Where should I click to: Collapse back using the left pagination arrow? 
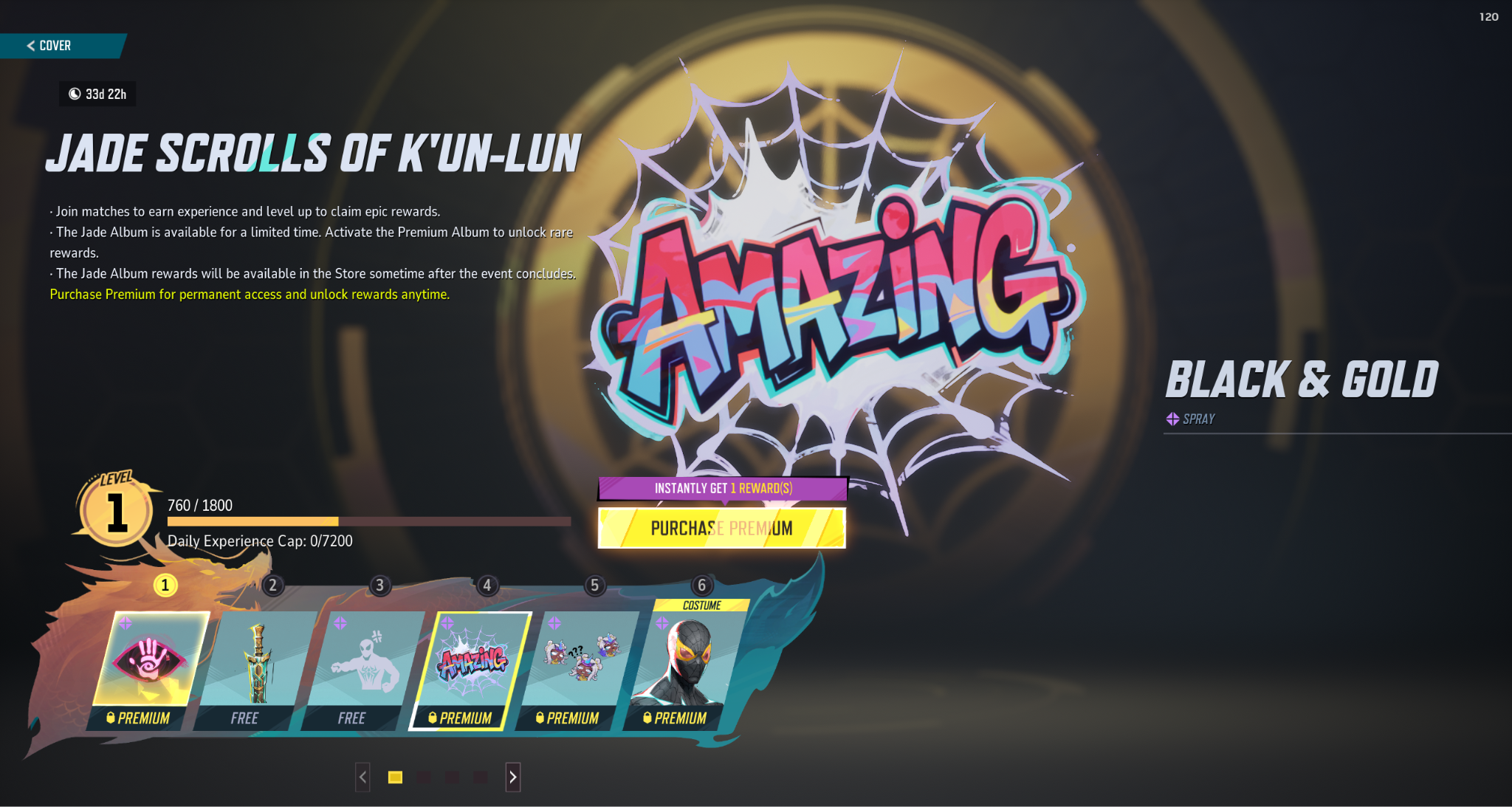pyautogui.click(x=362, y=777)
